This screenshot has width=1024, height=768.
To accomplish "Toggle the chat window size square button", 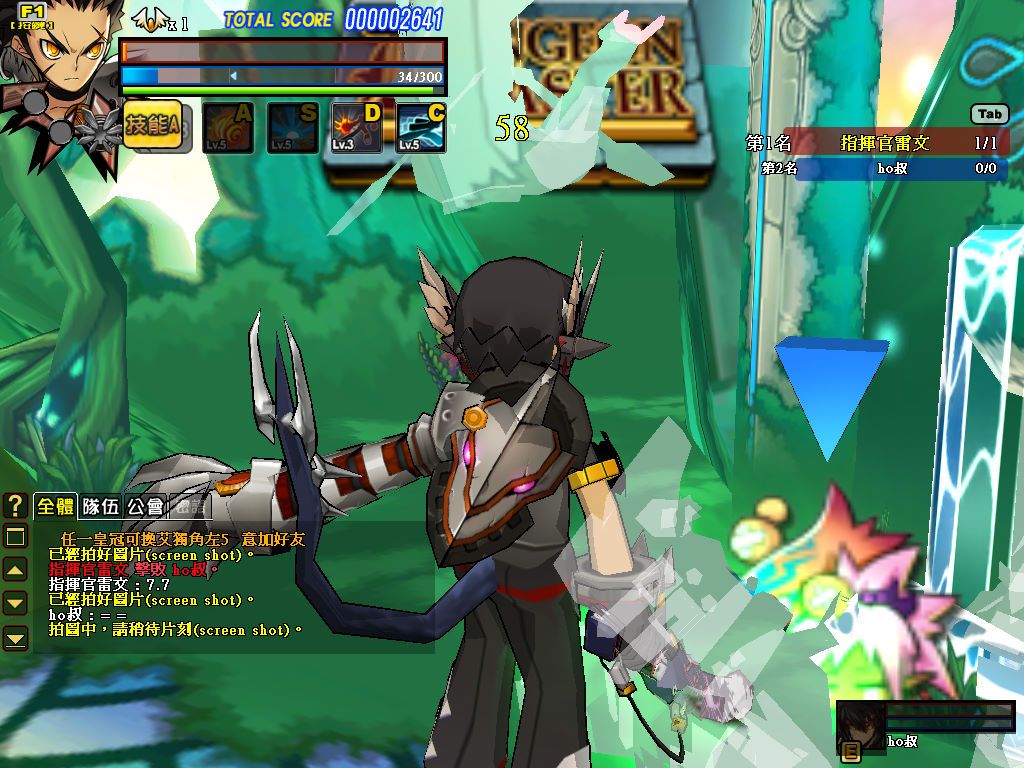I will (x=15, y=538).
